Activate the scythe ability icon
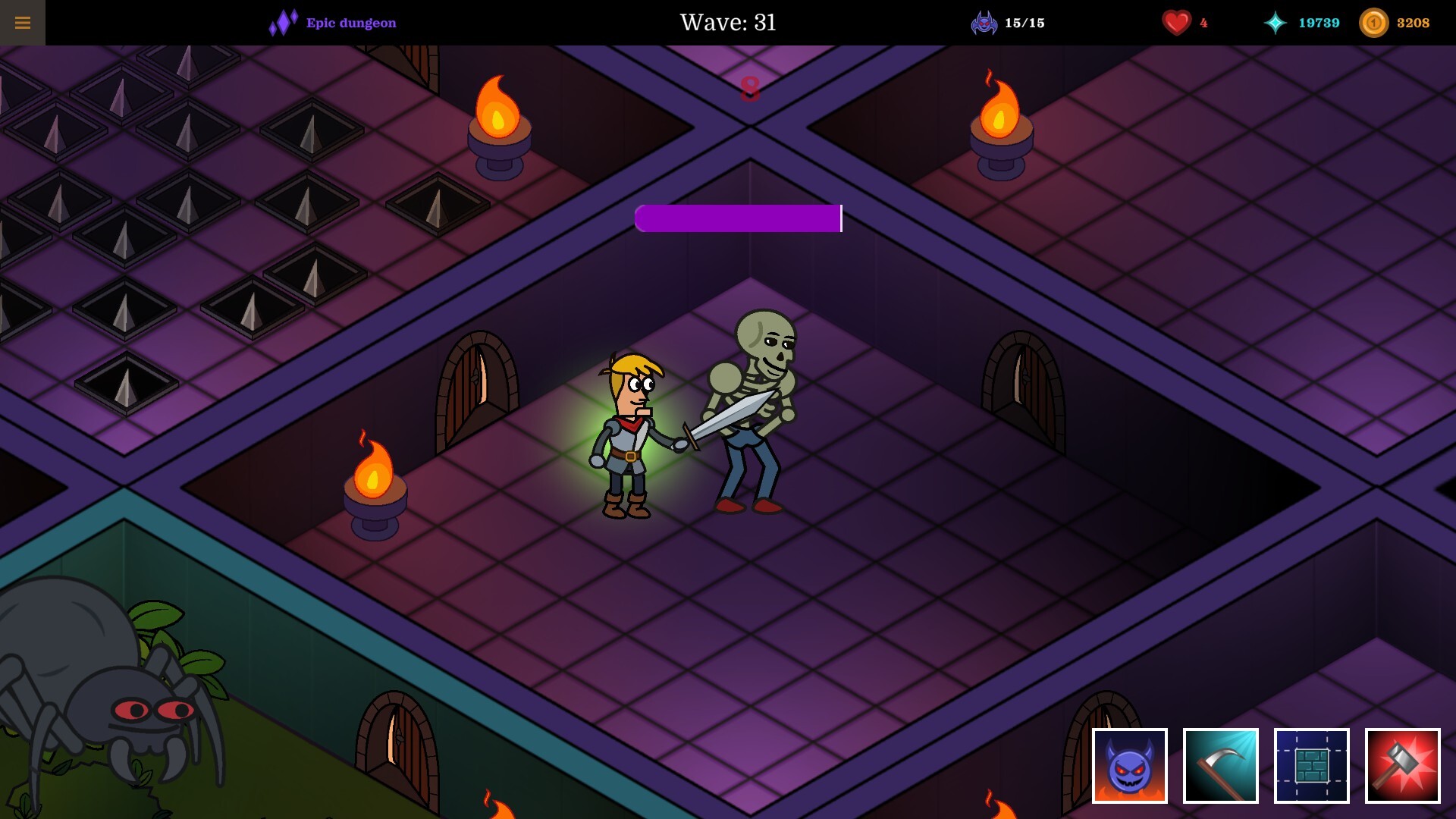This screenshot has height=819, width=1456. coord(1220,767)
